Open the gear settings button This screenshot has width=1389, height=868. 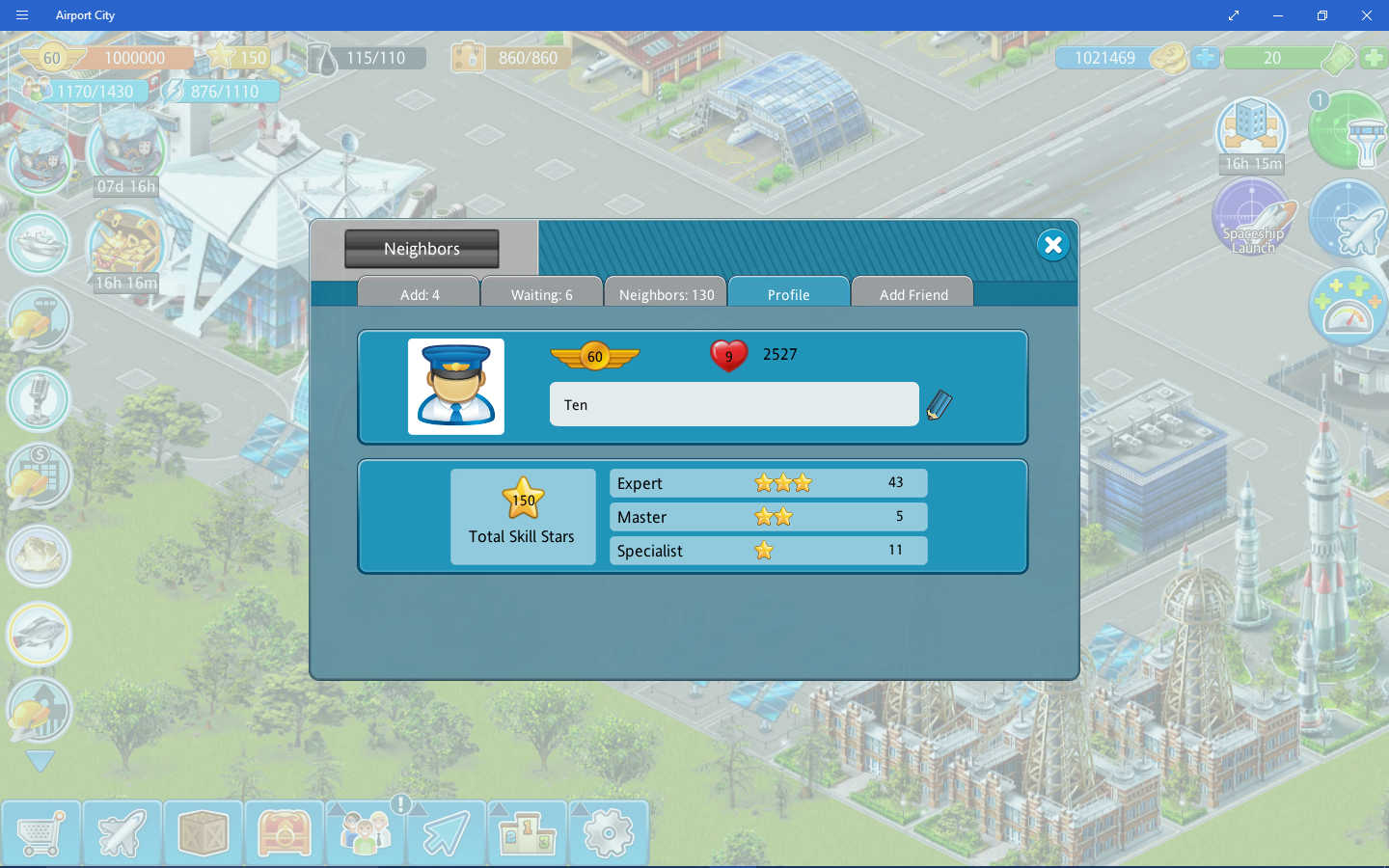[x=608, y=833]
